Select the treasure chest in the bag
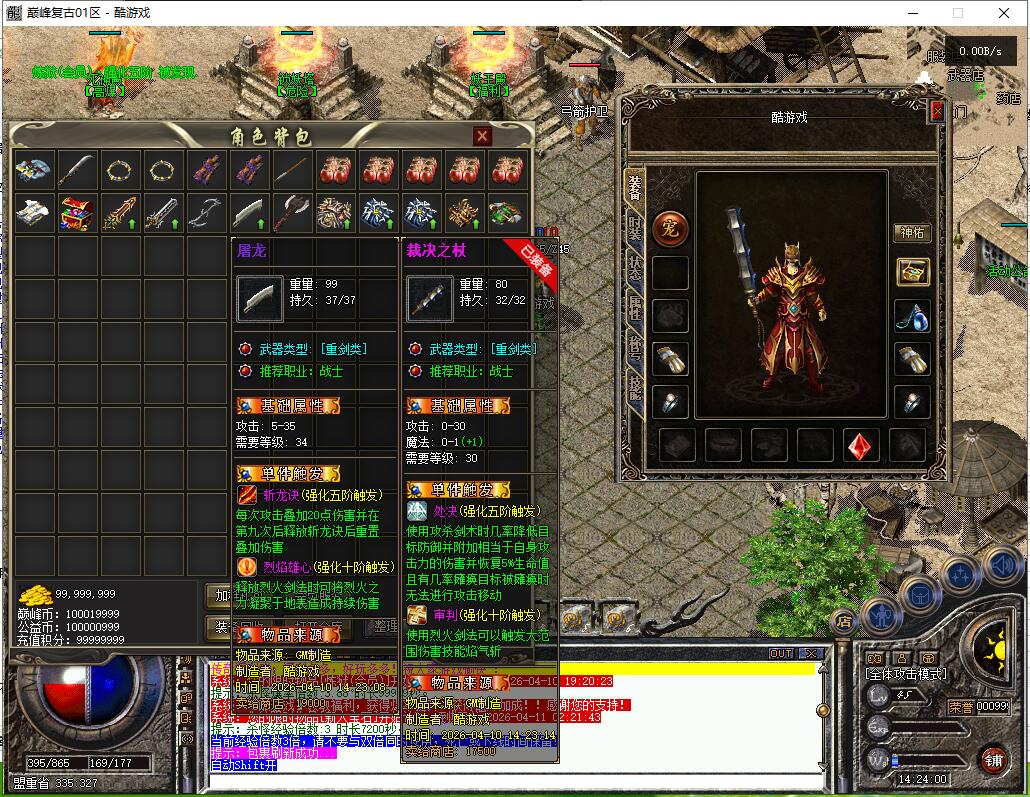1030x797 pixels. 77,214
